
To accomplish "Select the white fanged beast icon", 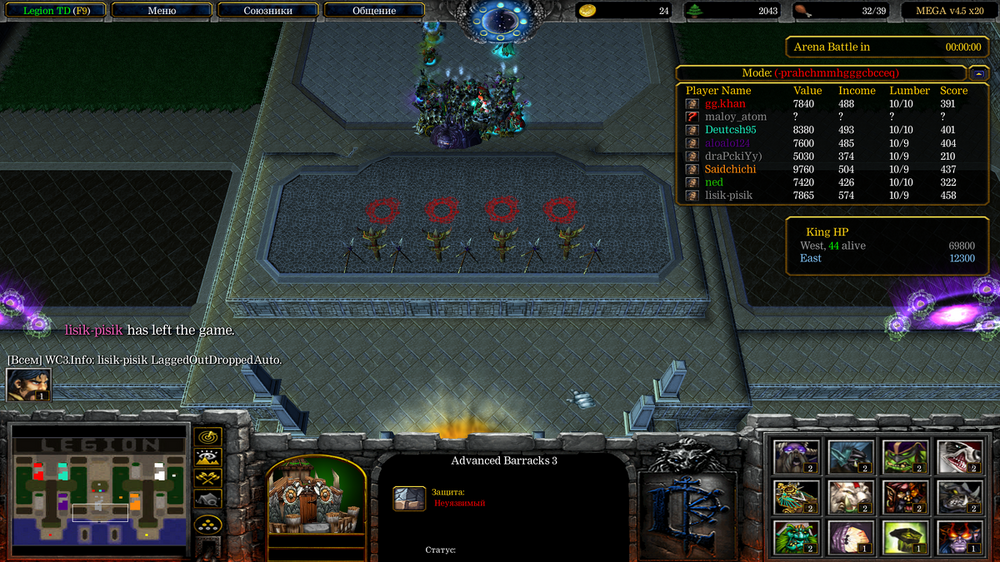I will pyautogui.click(x=957, y=456).
